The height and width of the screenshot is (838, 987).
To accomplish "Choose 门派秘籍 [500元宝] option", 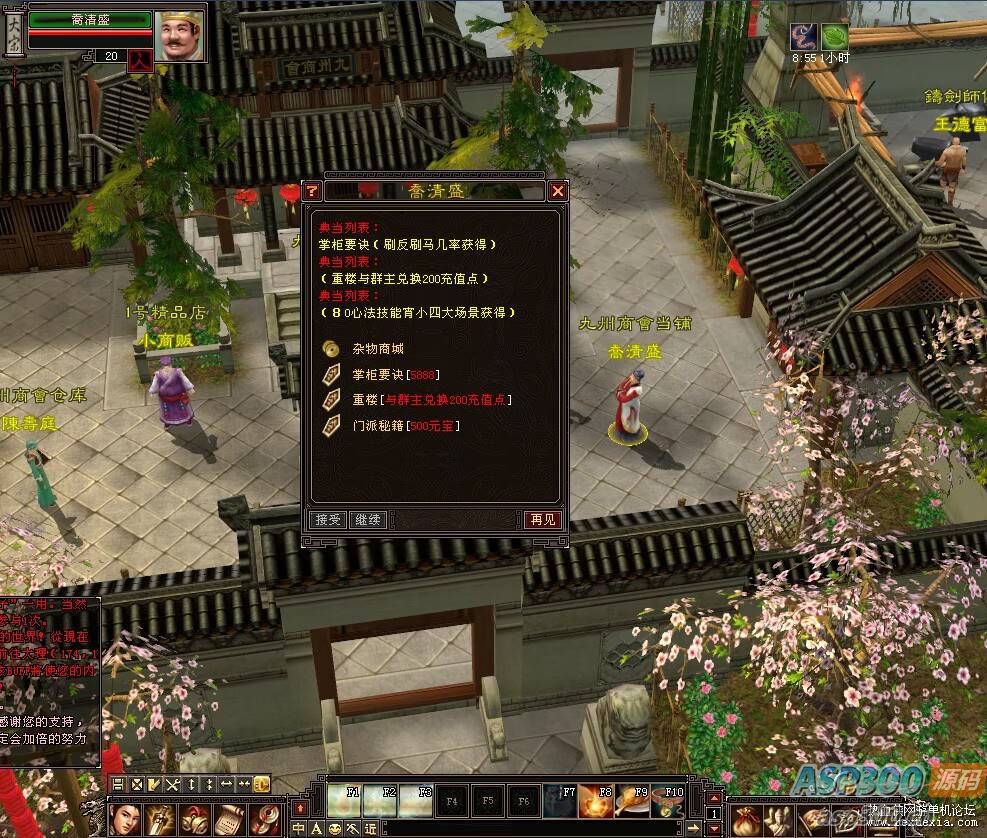I will tap(406, 425).
